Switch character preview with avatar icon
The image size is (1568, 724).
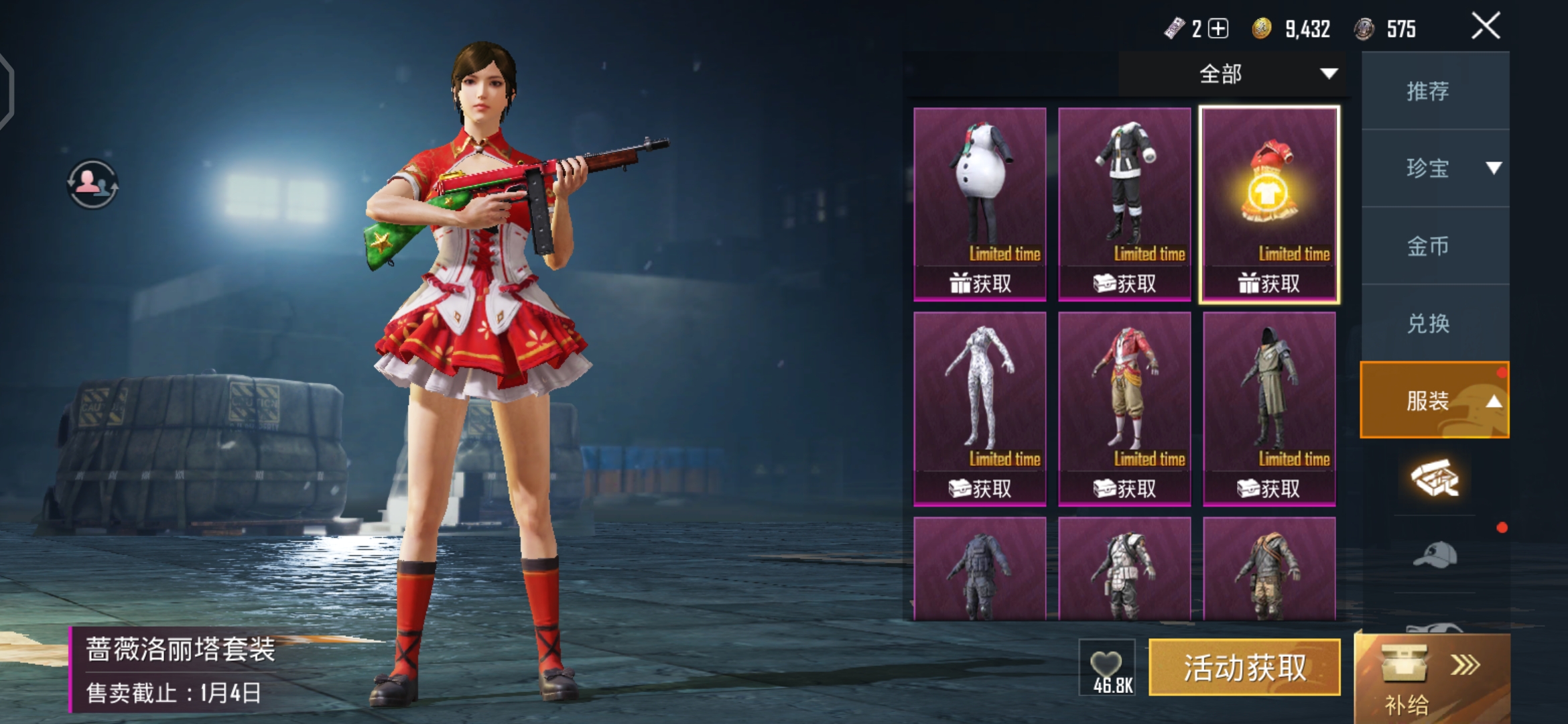(92, 183)
